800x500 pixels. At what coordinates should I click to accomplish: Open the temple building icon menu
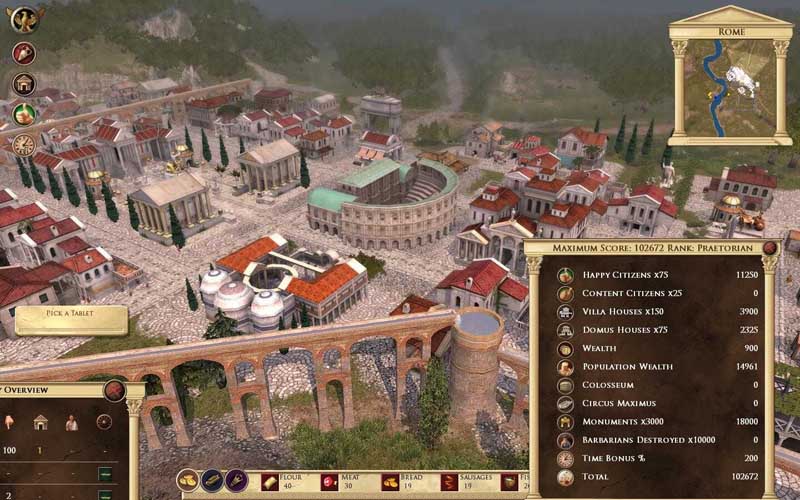[24, 84]
